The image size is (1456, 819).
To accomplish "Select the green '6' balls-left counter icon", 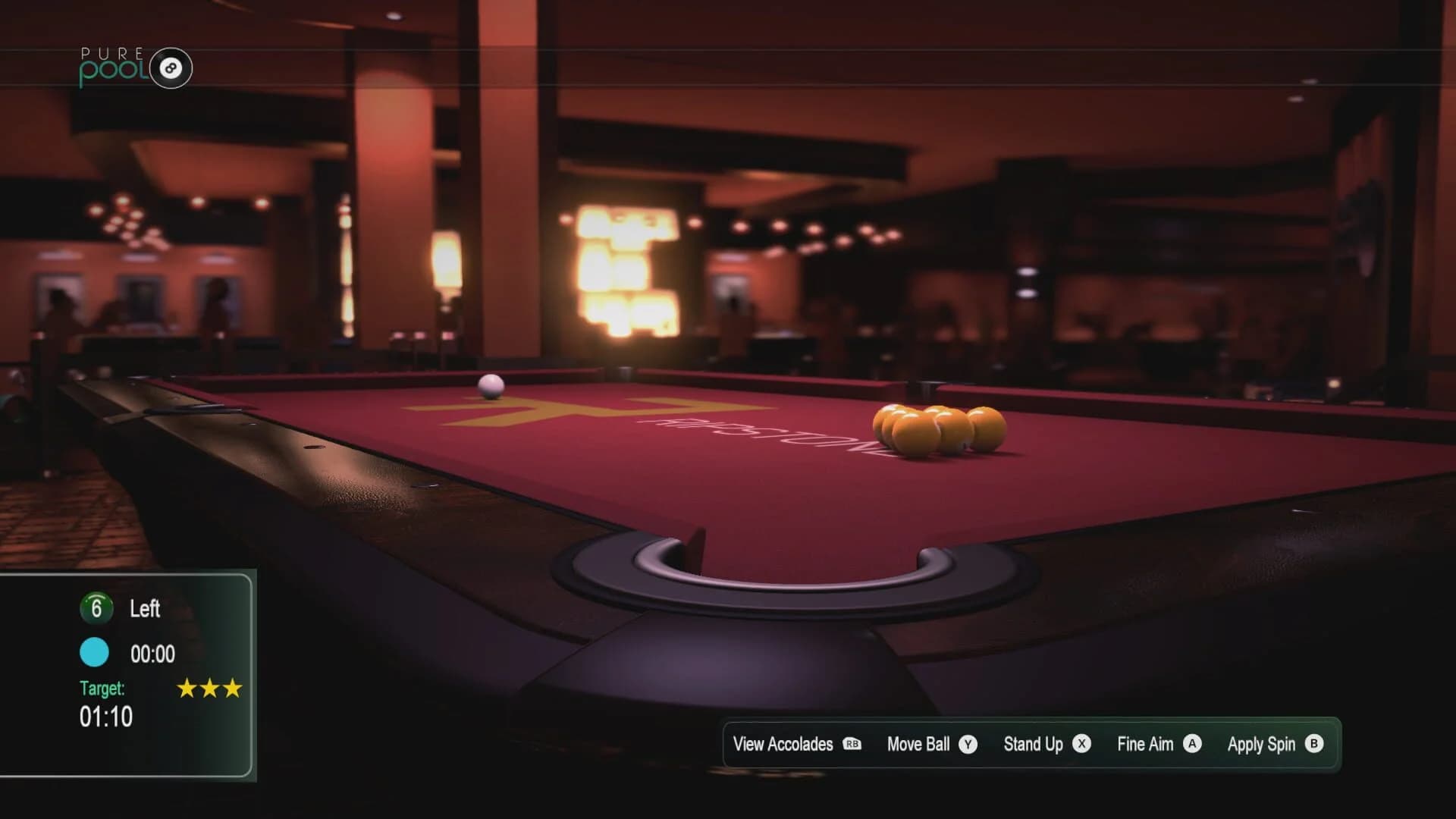I will 96,608.
